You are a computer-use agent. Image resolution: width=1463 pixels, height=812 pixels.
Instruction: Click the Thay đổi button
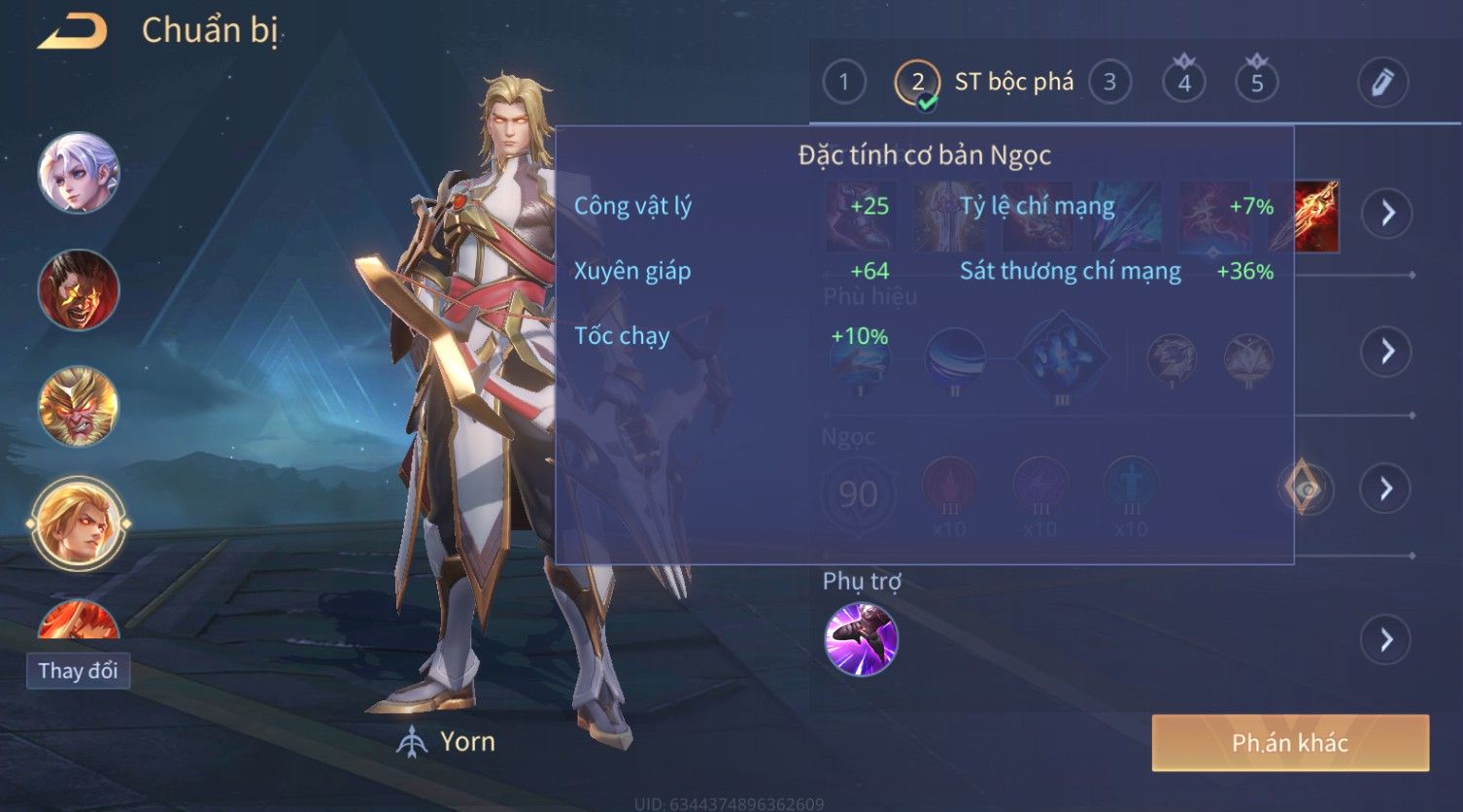[x=78, y=670]
